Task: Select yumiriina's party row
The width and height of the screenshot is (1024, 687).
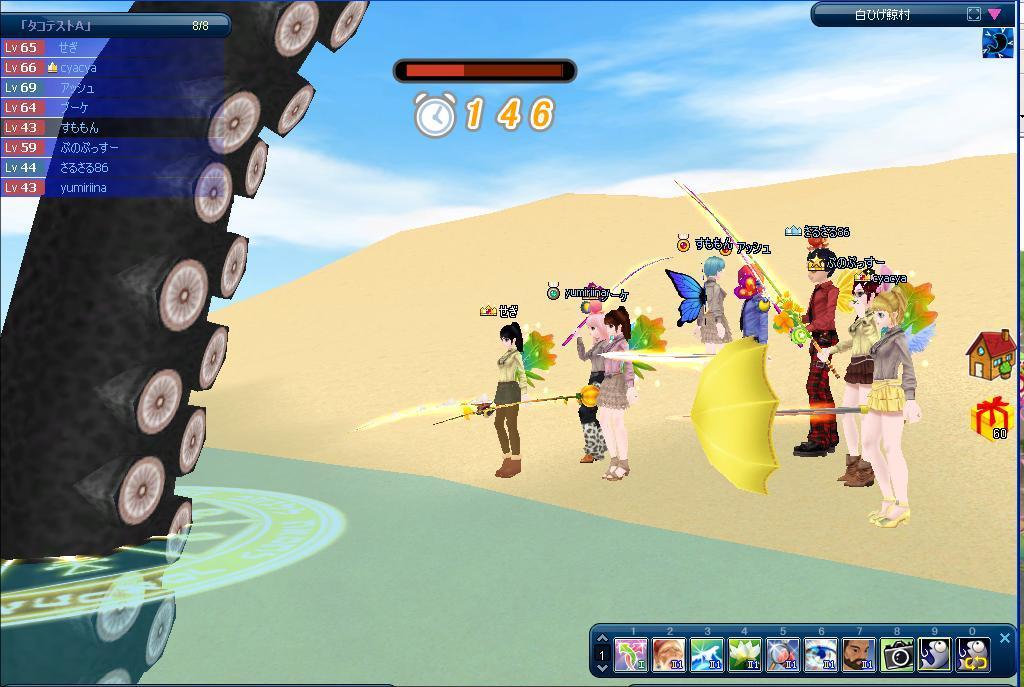Action: pos(110,187)
